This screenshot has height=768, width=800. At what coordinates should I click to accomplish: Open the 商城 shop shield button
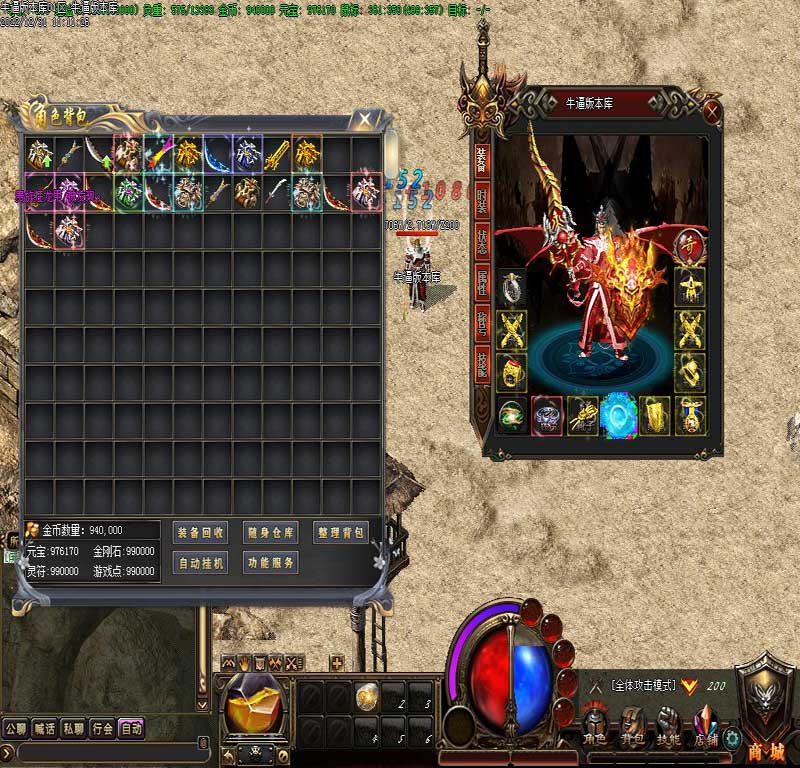click(x=765, y=700)
